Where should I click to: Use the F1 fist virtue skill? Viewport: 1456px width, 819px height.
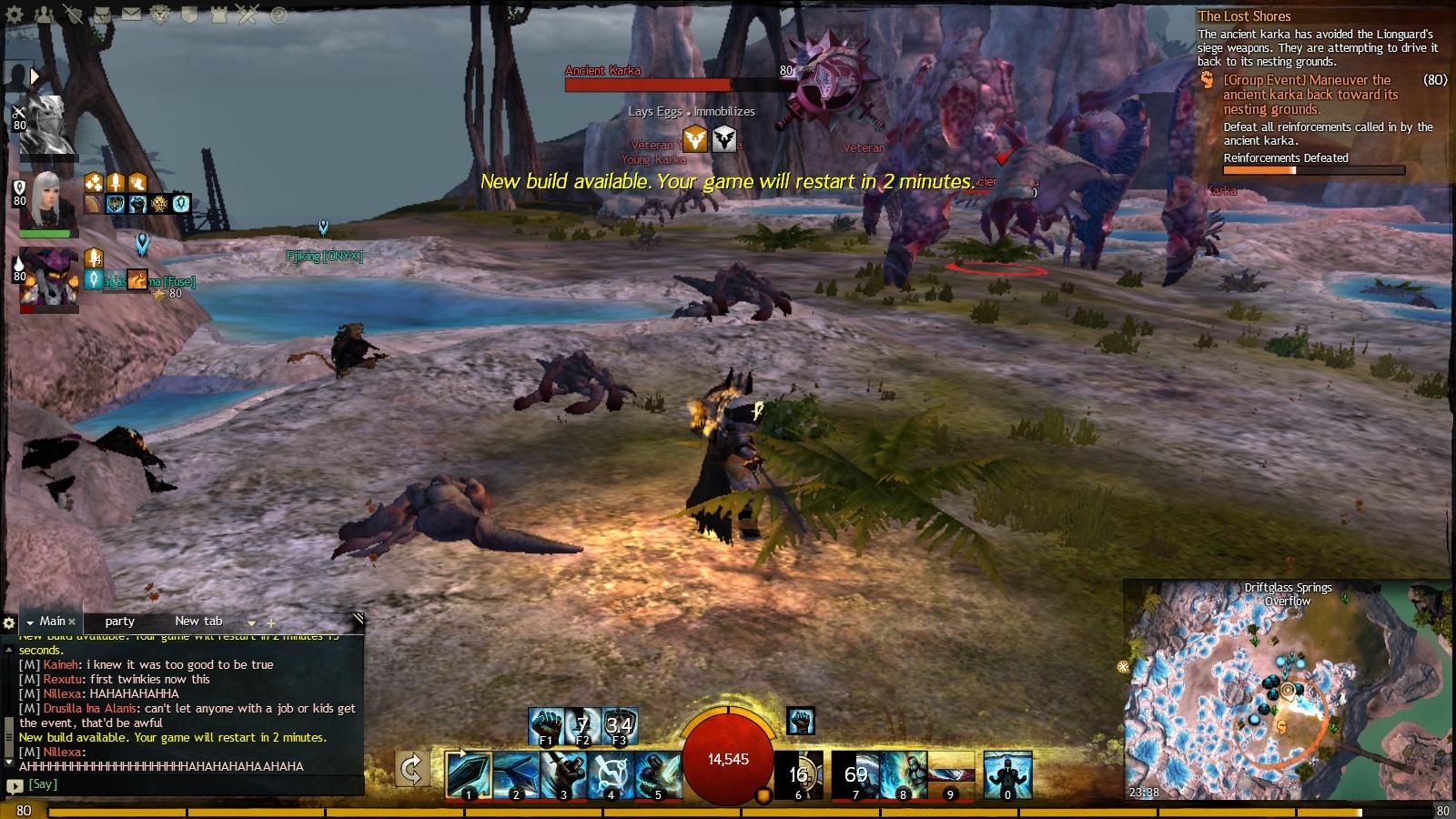pos(546,726)
